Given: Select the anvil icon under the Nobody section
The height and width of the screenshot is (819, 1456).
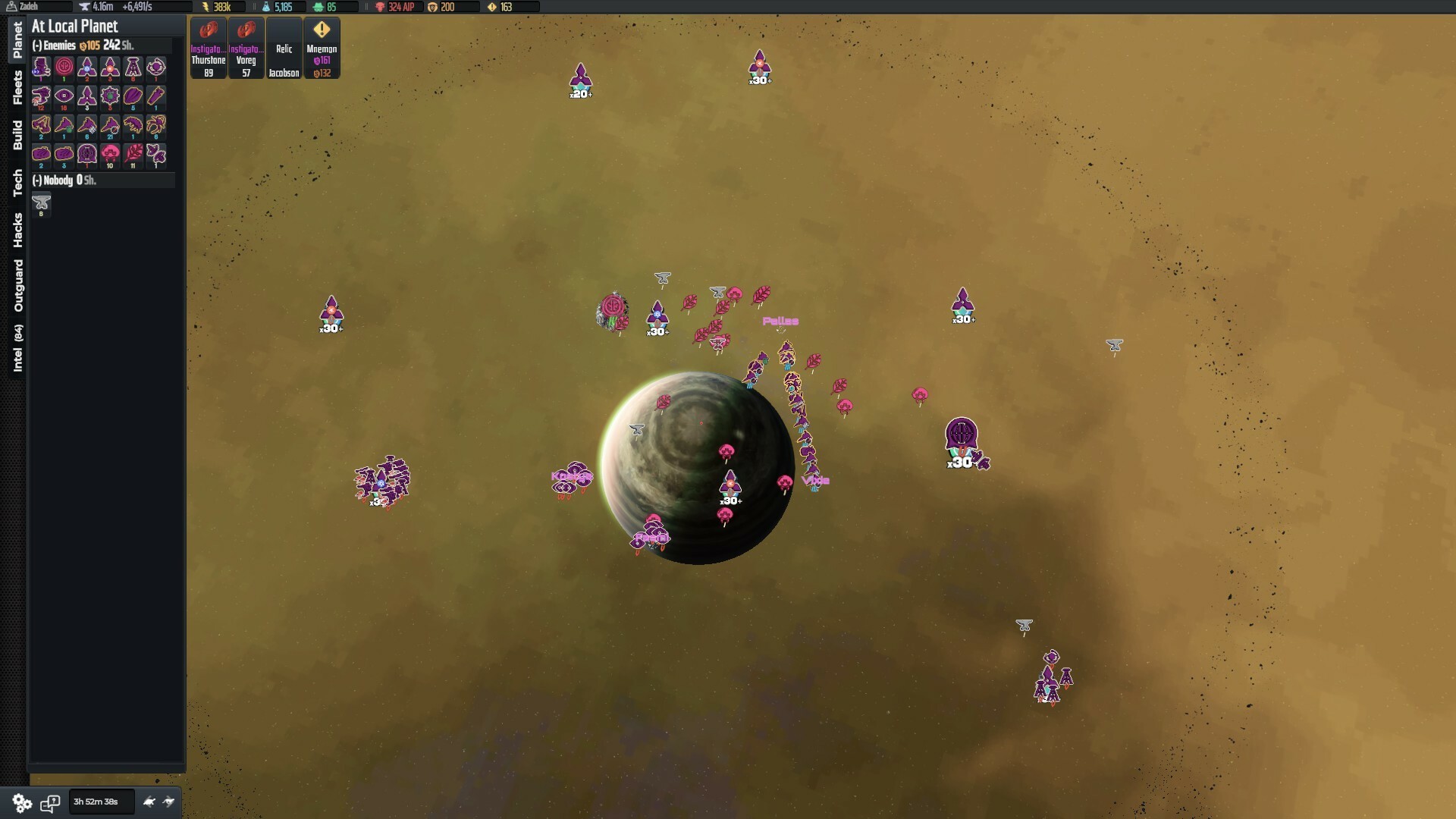Looking at the screenshot, I should click(42, 203).
